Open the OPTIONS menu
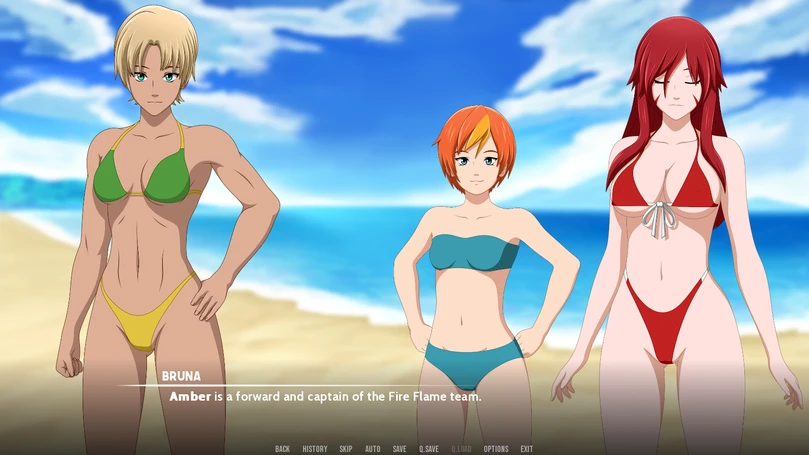 point(496,449)
